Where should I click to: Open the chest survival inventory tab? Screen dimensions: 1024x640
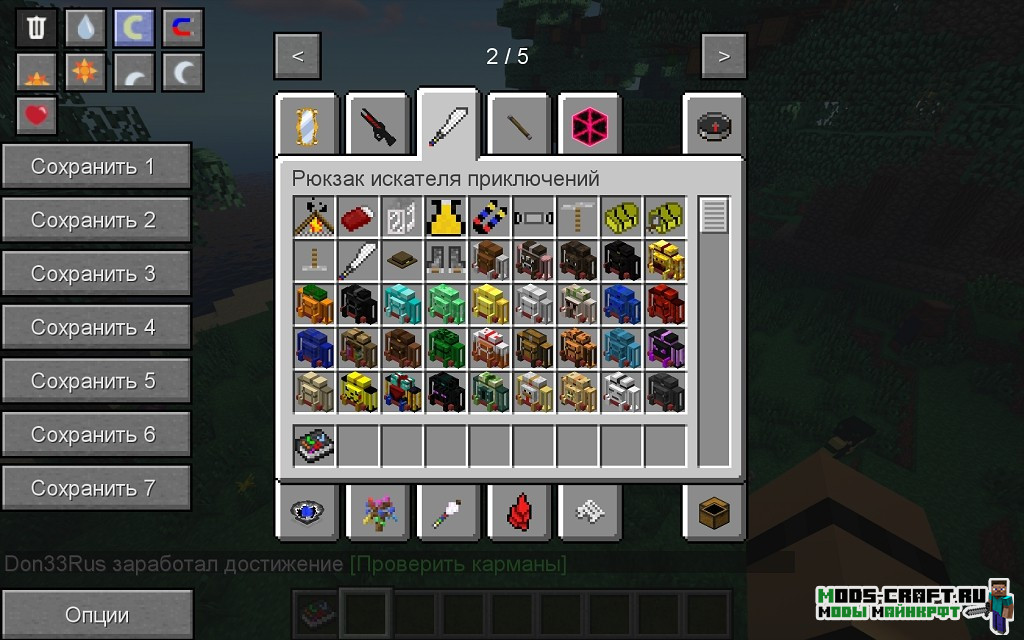(x=715, y=513)
